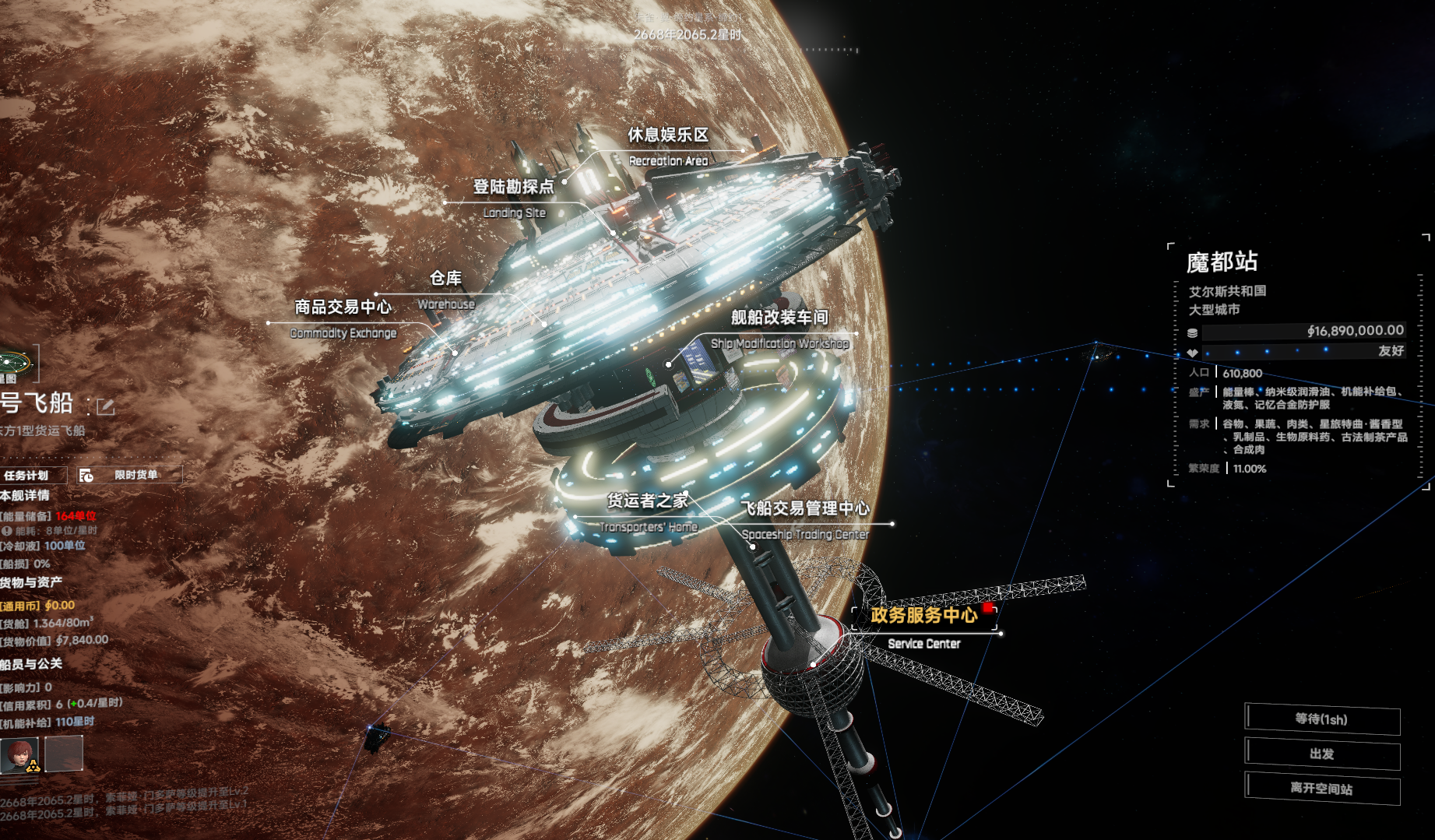
Task: Go to the Landing Site (登陆勘探点)
Action: tap(513, 187)
